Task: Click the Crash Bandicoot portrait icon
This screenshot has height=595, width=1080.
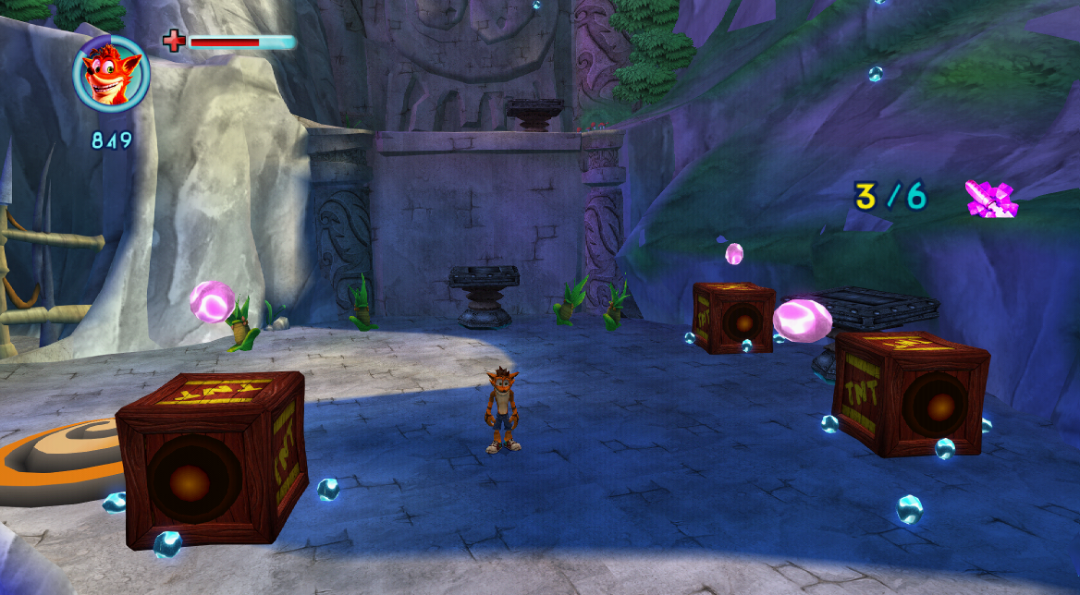Action: coord(111,74)
